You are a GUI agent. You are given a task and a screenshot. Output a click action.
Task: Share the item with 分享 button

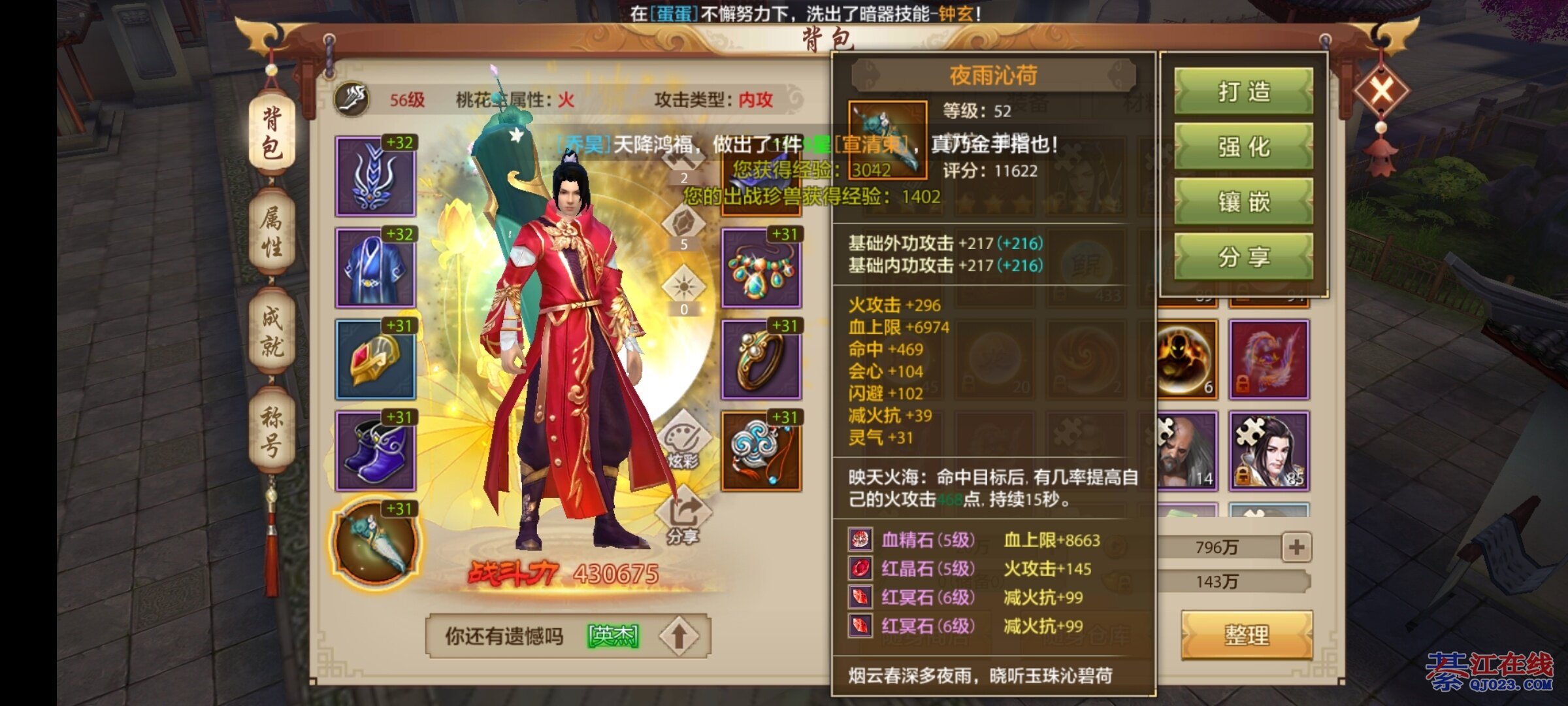coord(1243,257)
